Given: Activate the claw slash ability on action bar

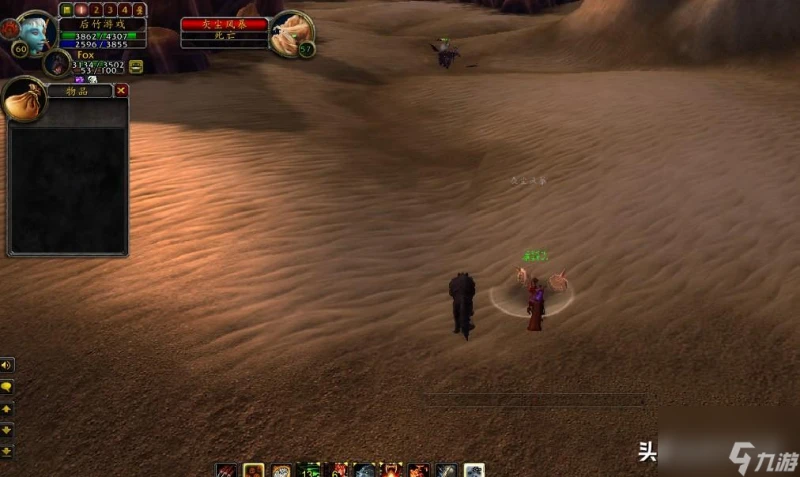Looking at the screenshot, I should (227, 470).
